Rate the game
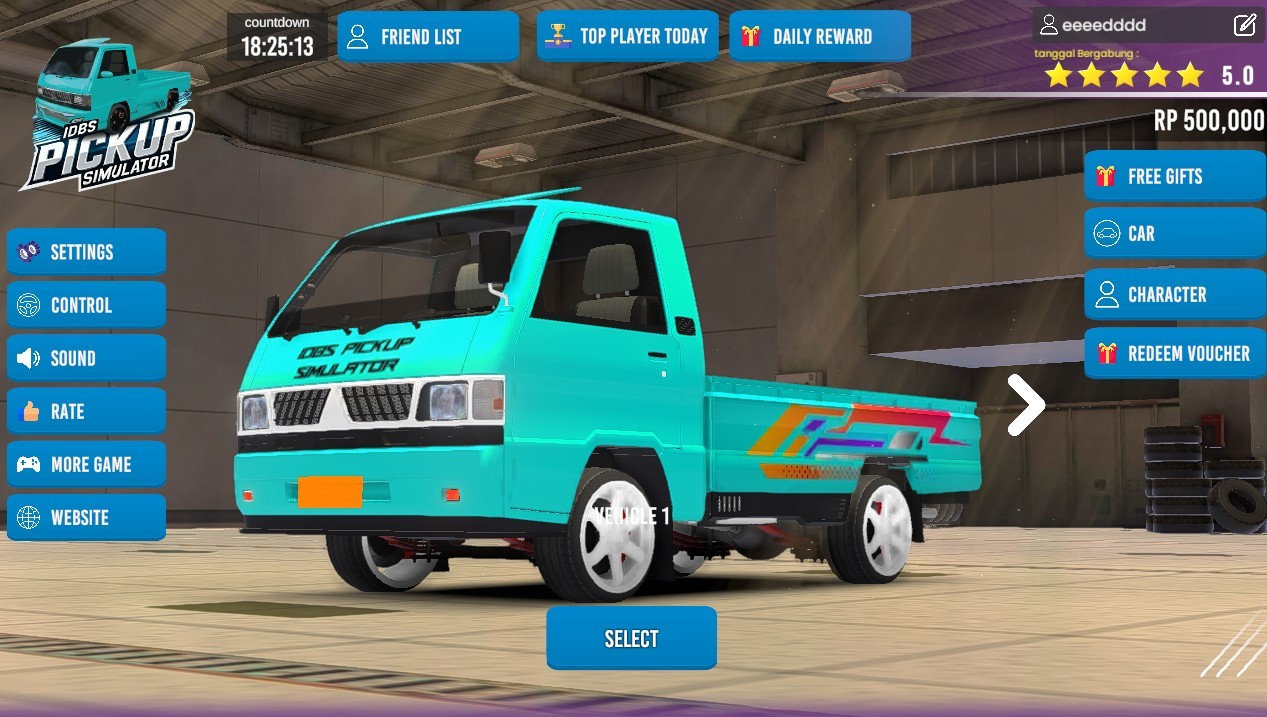Image resolution: width=1267 pixels, height=717 pixels. click(x=86, y=411)
